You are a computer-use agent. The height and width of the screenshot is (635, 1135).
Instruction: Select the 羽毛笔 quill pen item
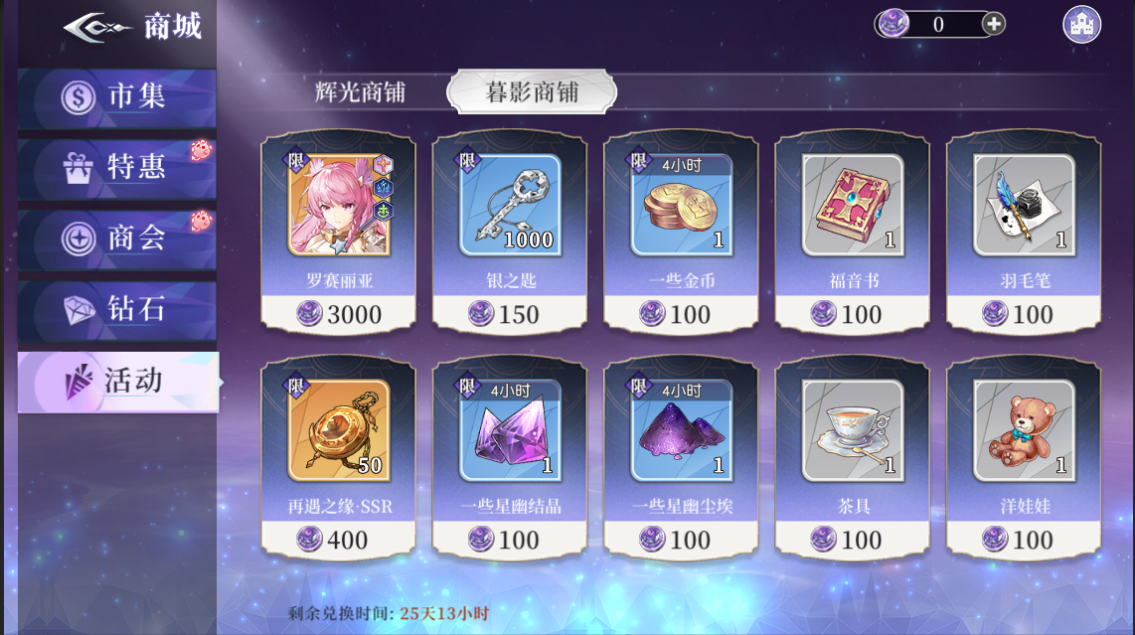pos(1023,231)
